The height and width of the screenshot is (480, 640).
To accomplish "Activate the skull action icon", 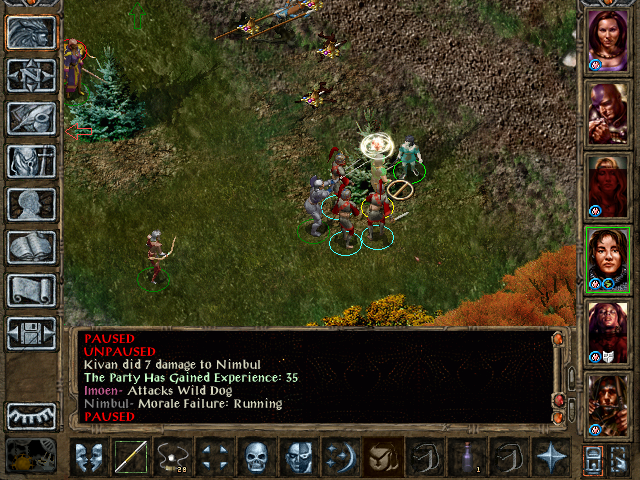I will (257, 457).
